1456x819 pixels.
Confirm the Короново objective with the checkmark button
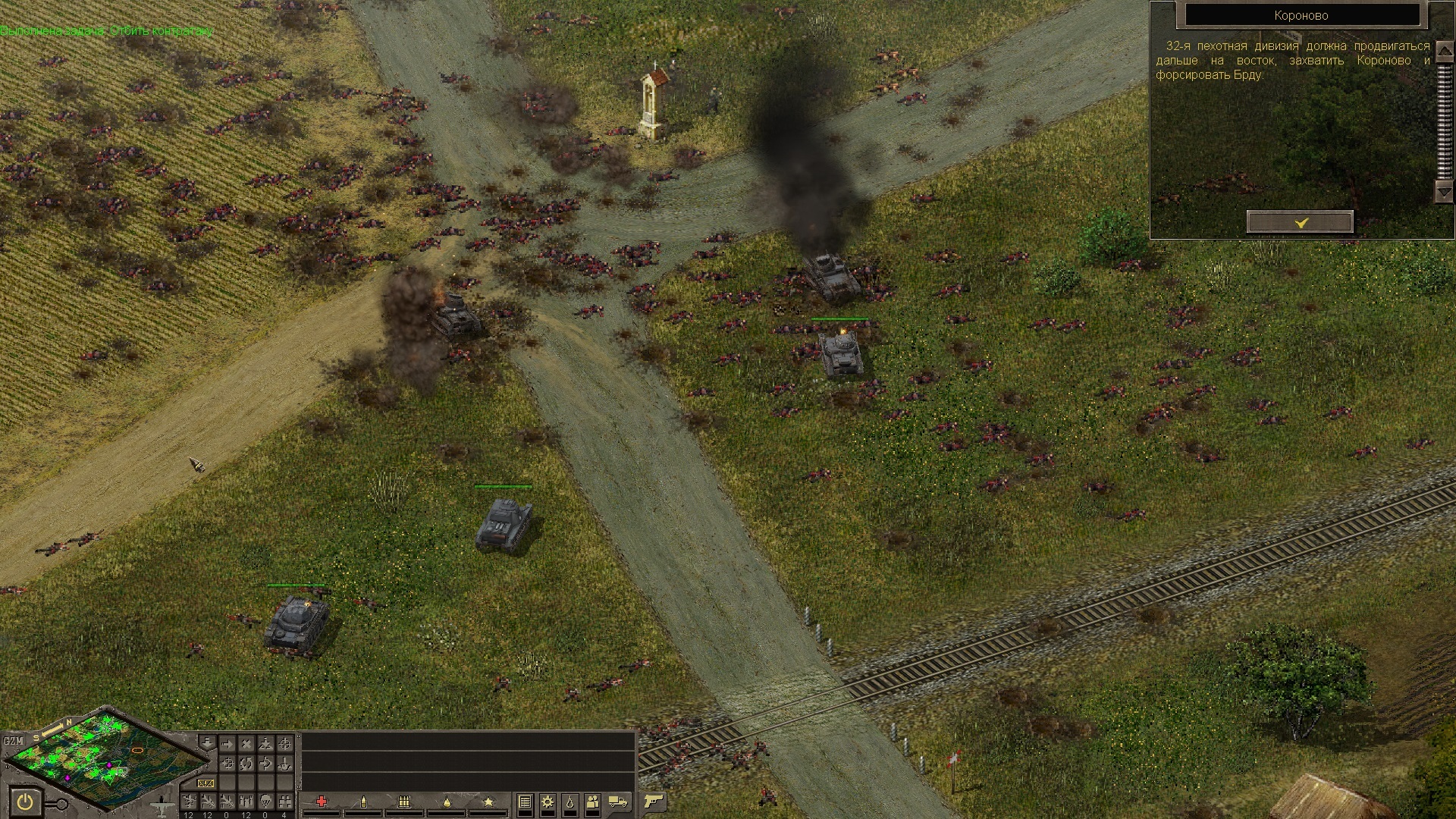point(1300,222)
